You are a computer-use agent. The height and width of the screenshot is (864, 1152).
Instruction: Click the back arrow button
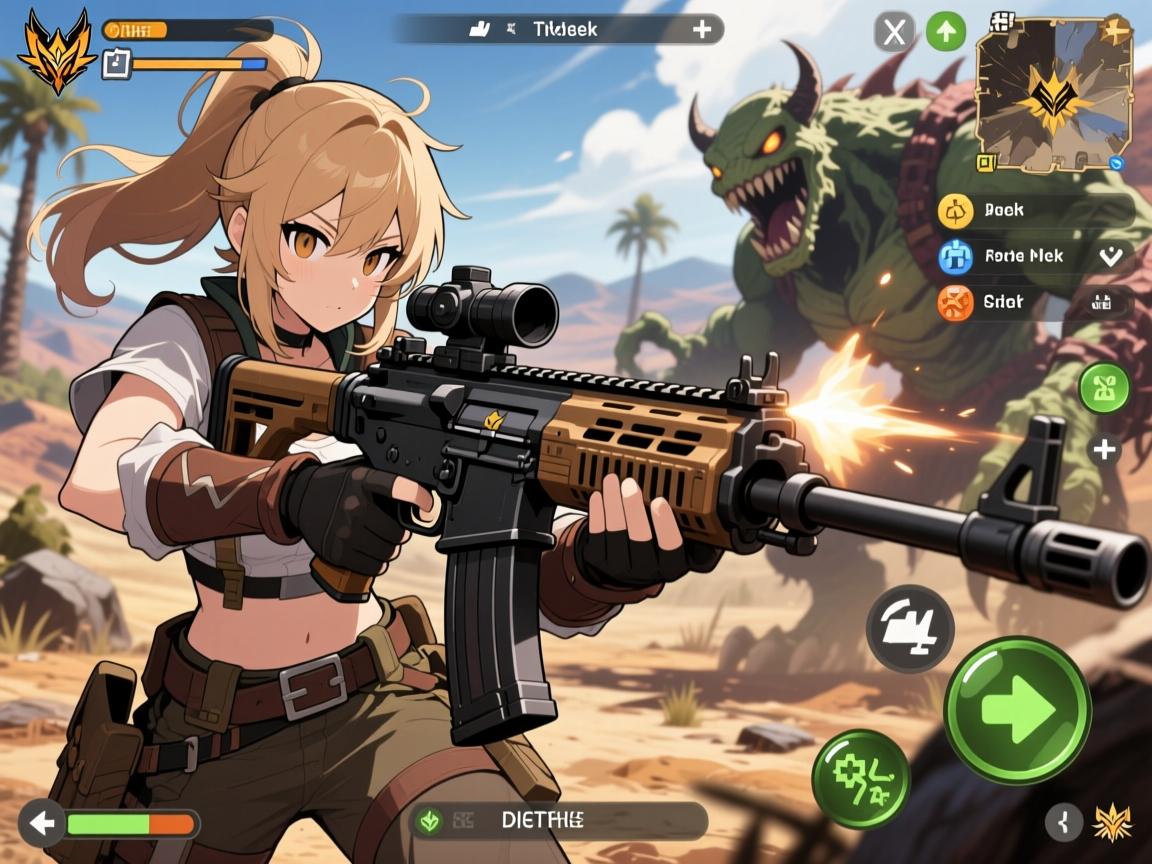coord(41,824)
